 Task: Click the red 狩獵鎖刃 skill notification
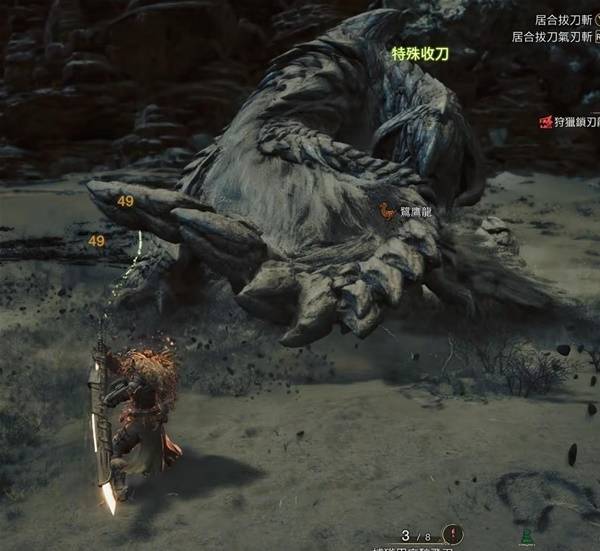click(569, 122)
